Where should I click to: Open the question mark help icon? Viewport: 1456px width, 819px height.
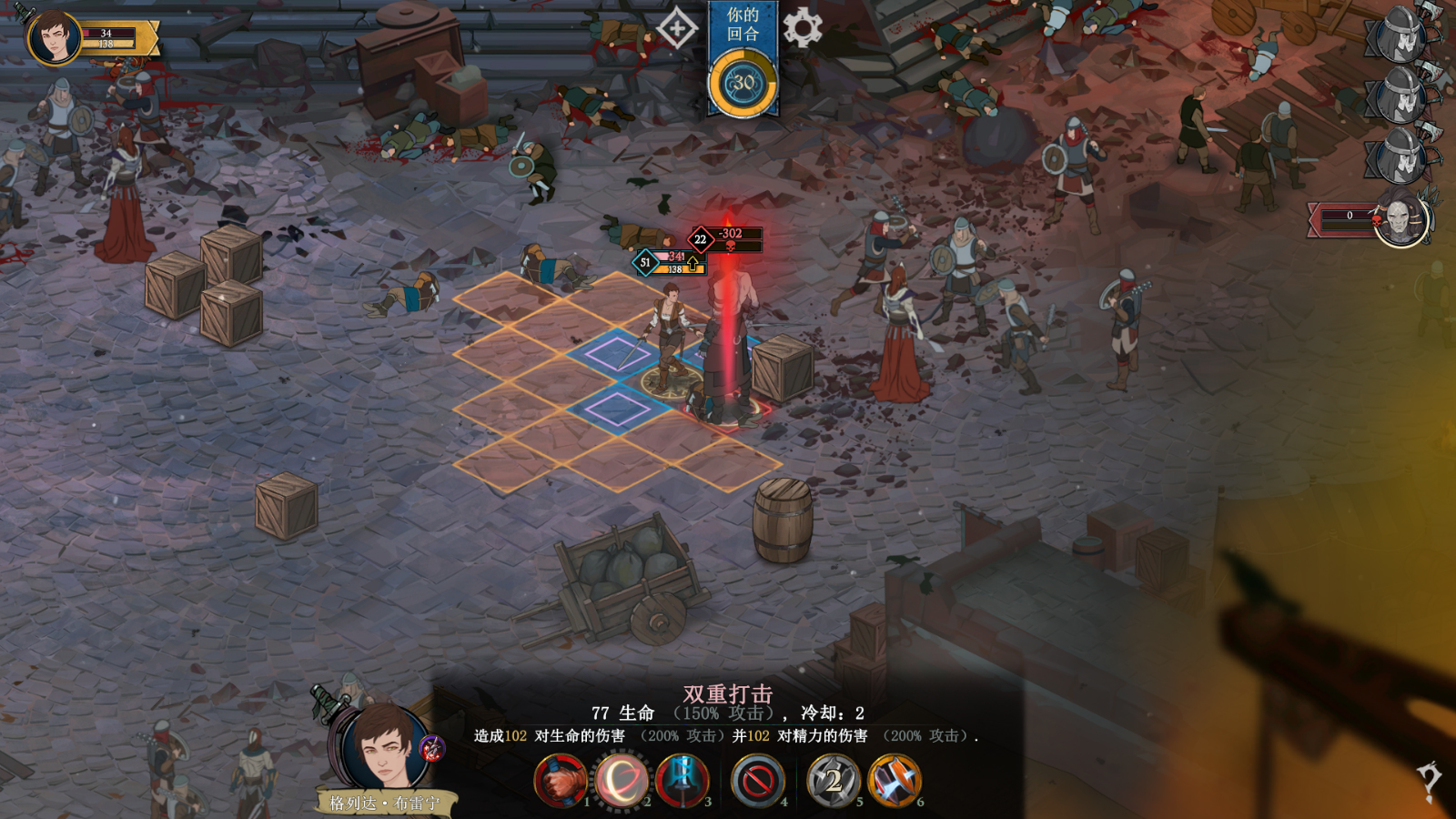coord(1430,781)
